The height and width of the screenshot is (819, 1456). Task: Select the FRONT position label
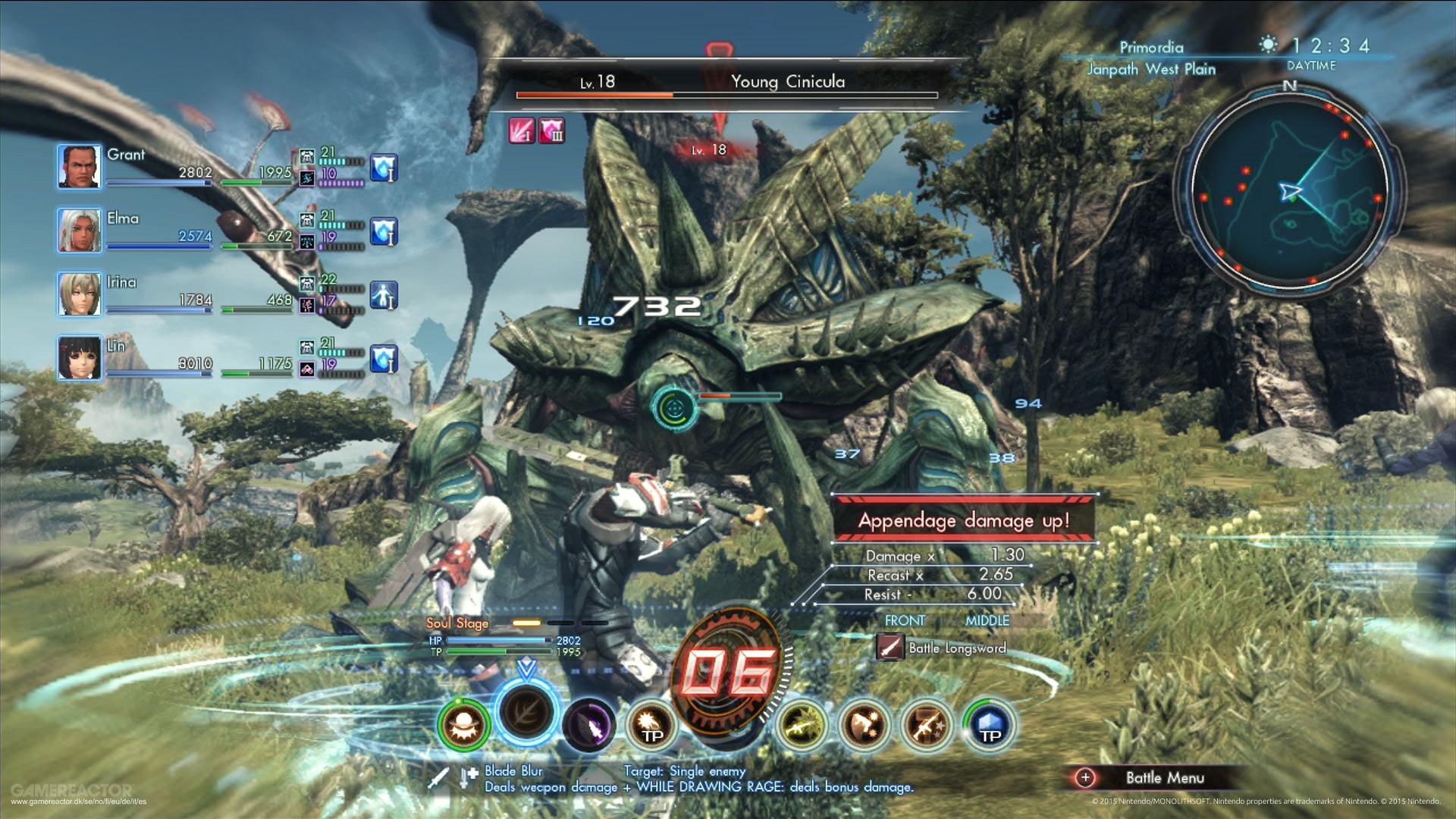(903, 620)
